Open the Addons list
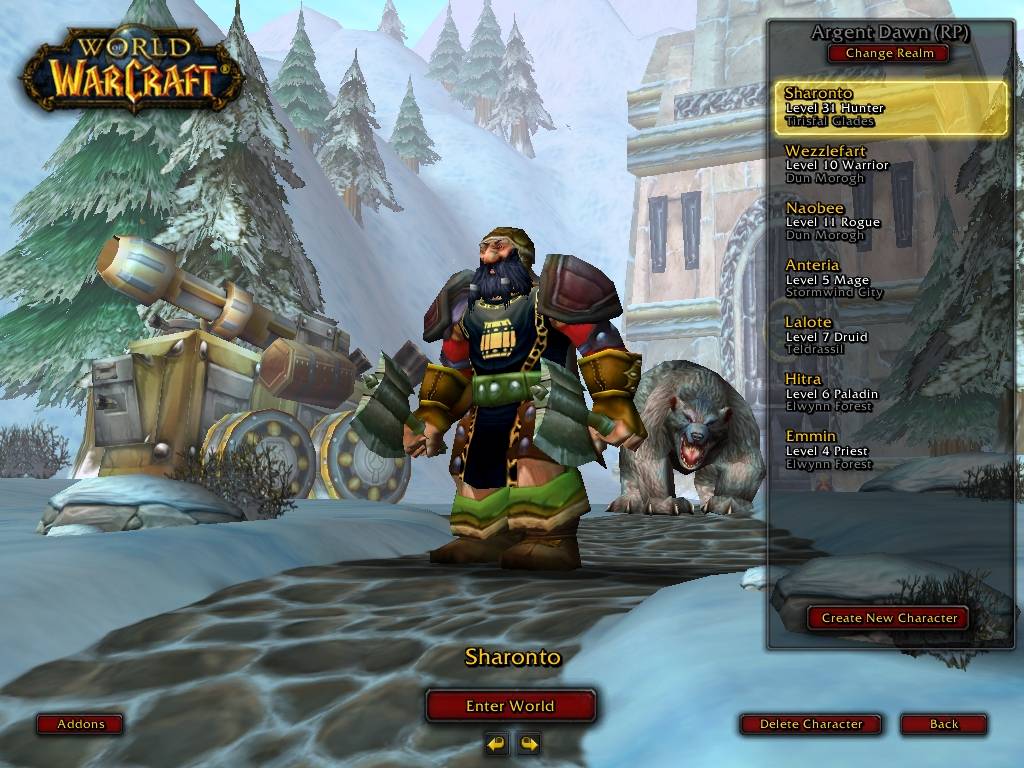 pyautogui.click(x=81, y=724)
